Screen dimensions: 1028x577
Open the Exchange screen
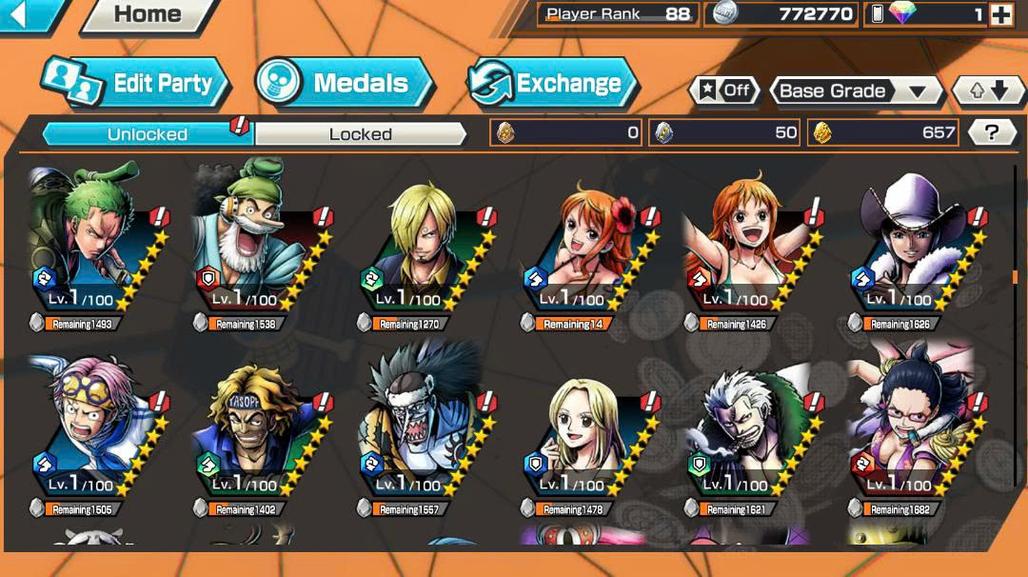(x=551, y=83)
